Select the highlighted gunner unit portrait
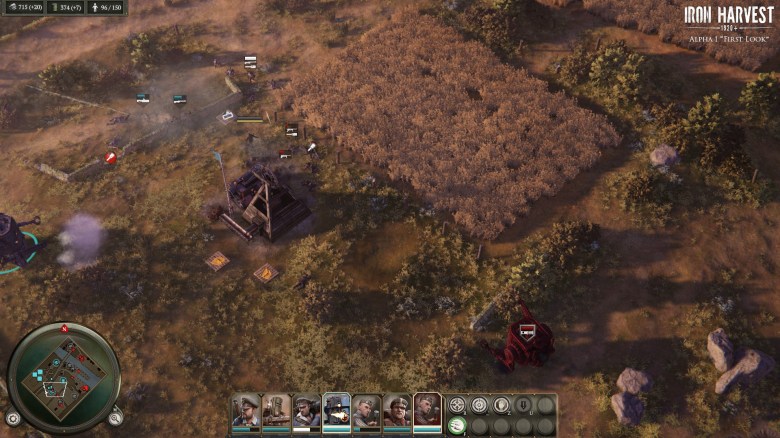Image resolution: width=780 pixels, height=438 pixels. [x=337, y=410]
